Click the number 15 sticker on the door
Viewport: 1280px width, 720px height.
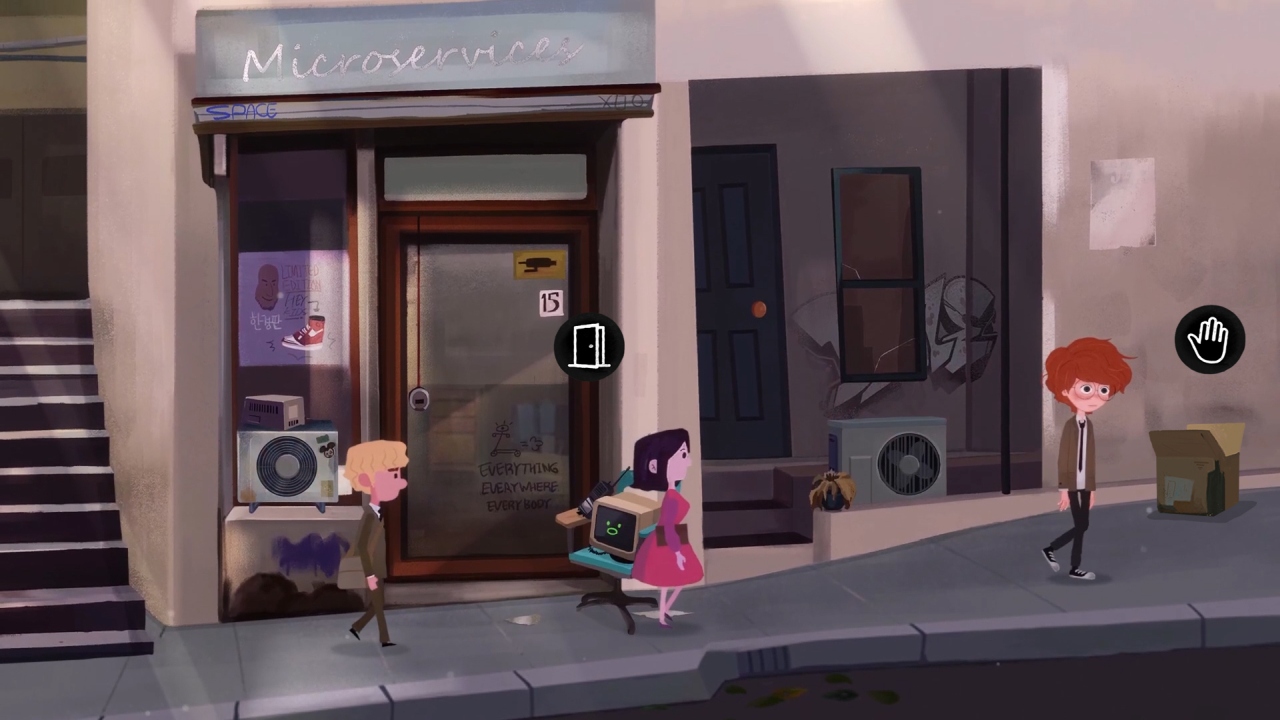pos(550,303)
